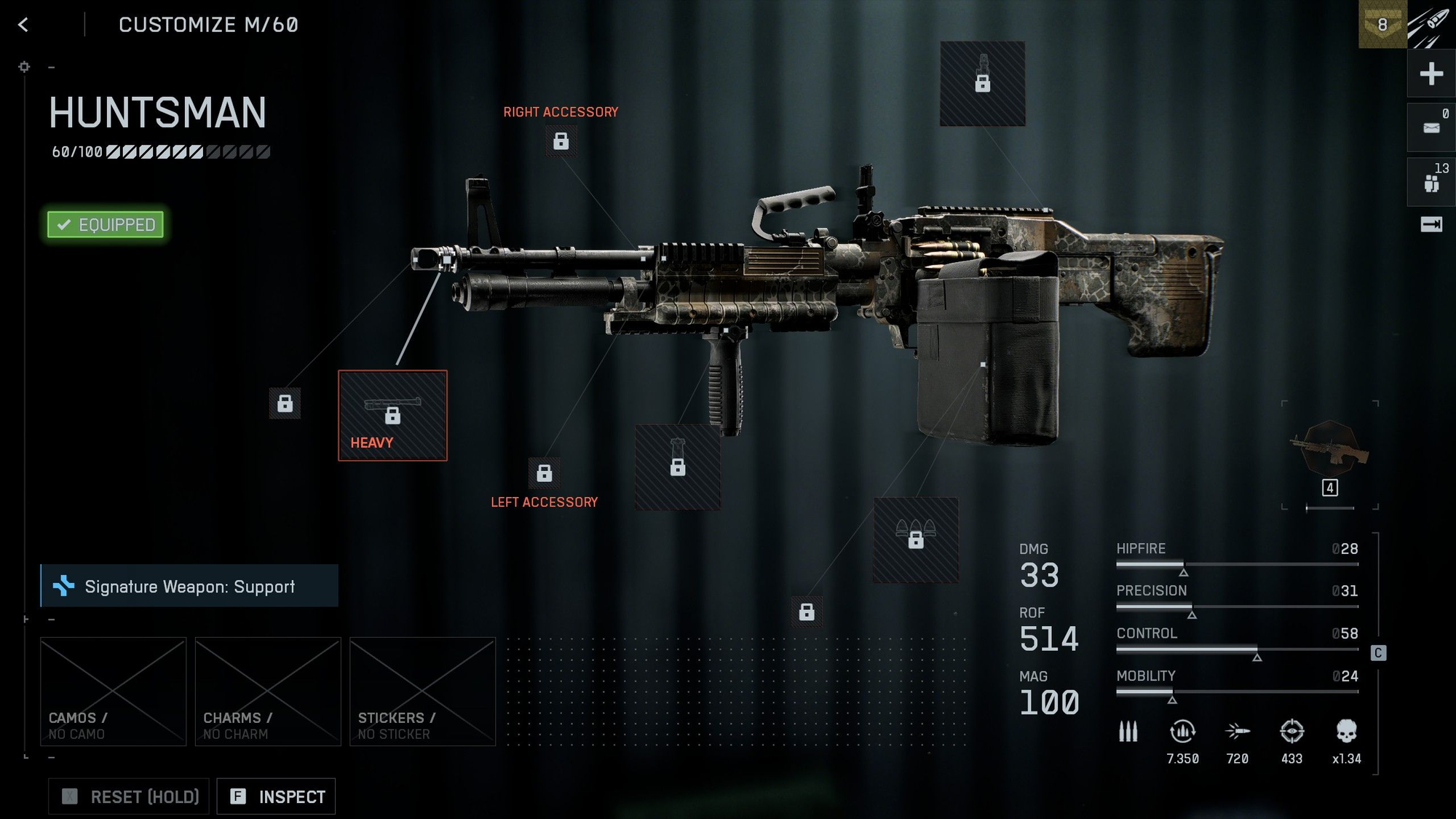Screen dimensions: 1456x819
Task: Inspect the weapon
Action: click(277, 796)
